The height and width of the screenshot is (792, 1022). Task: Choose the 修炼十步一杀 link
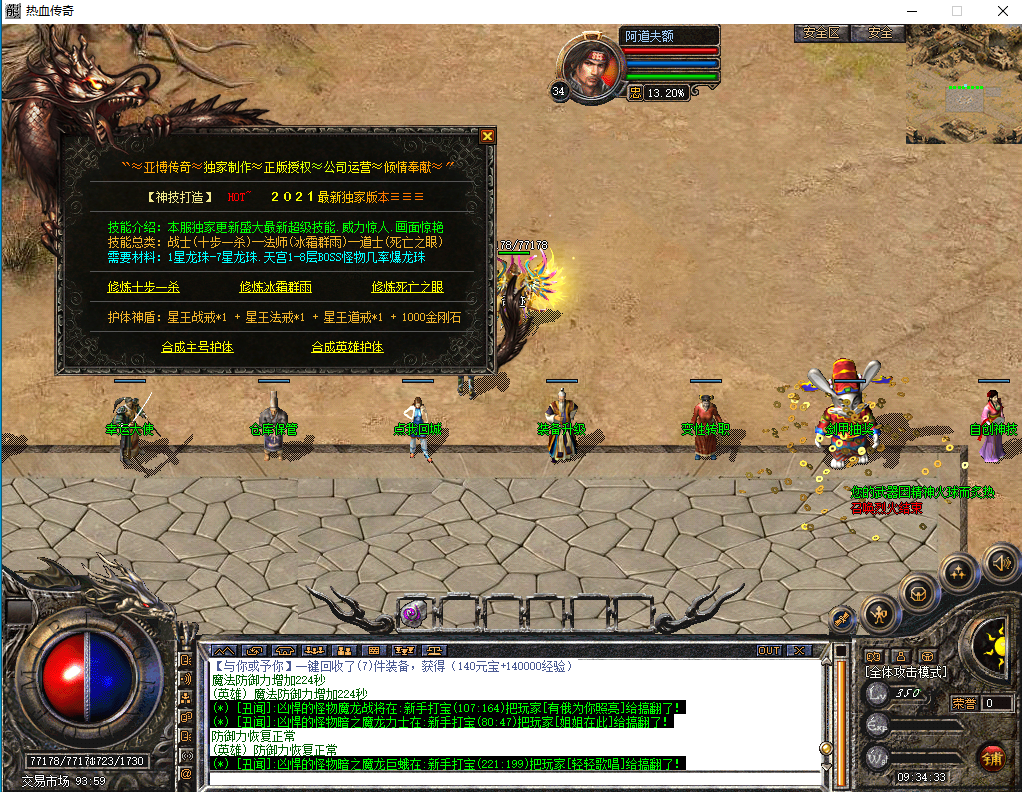[x=143, y=287]
